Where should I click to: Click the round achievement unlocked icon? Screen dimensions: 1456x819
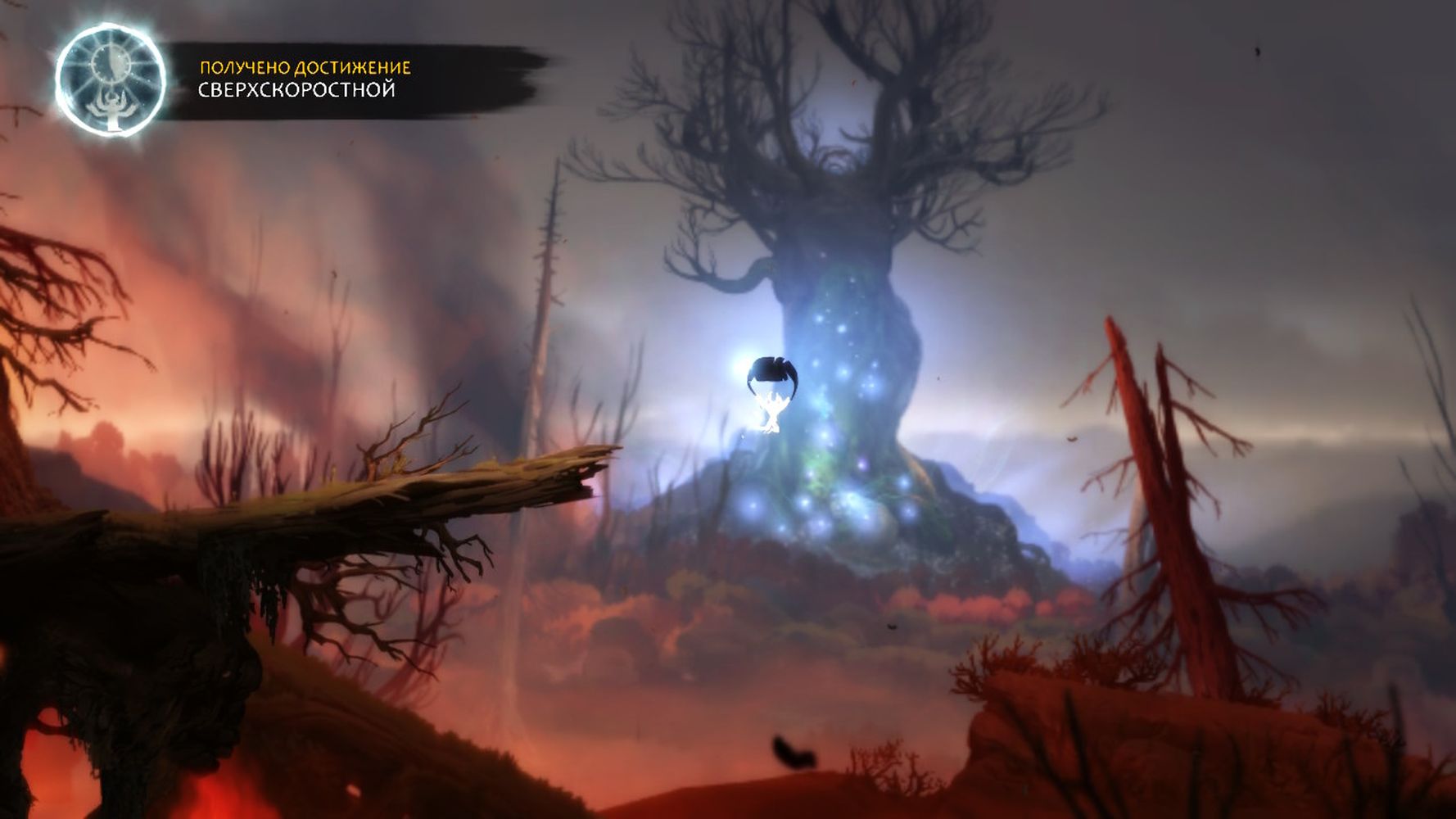click(111, 80)
